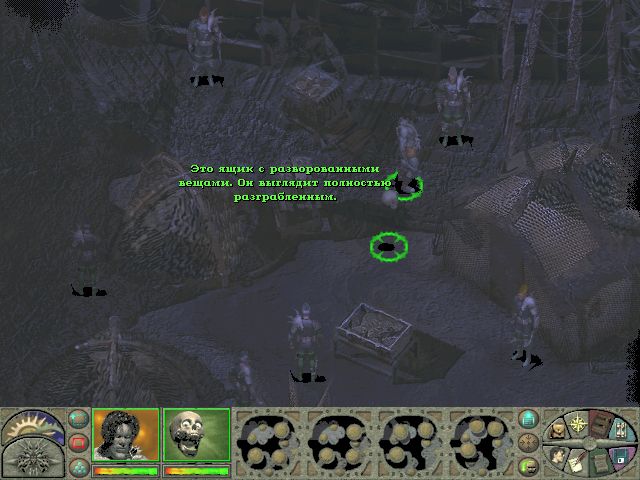640x480 pixels.
Task: Select Morte's skull portrait
Action: (196, 434)
